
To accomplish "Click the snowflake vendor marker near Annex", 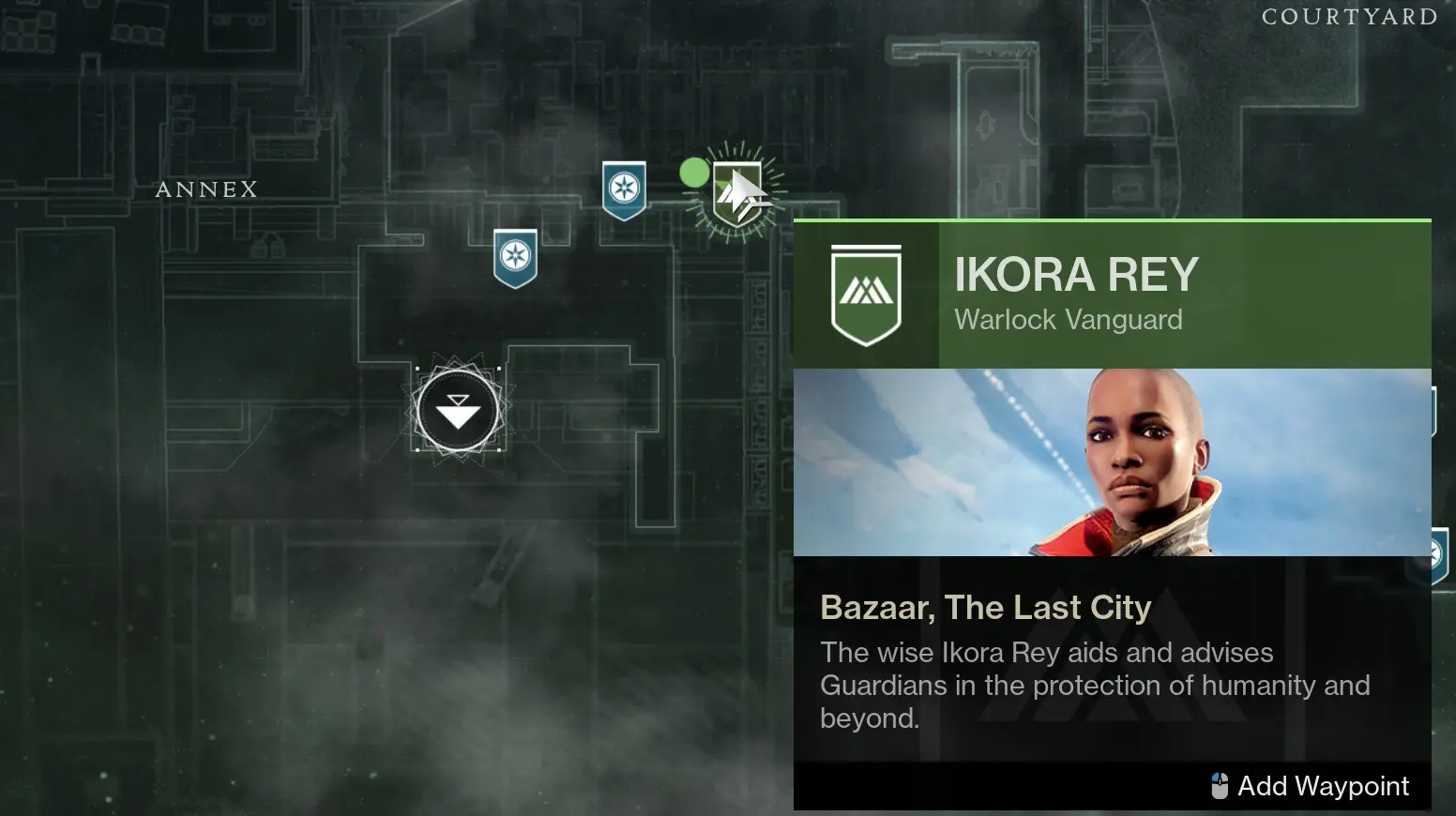I will 514,257.
